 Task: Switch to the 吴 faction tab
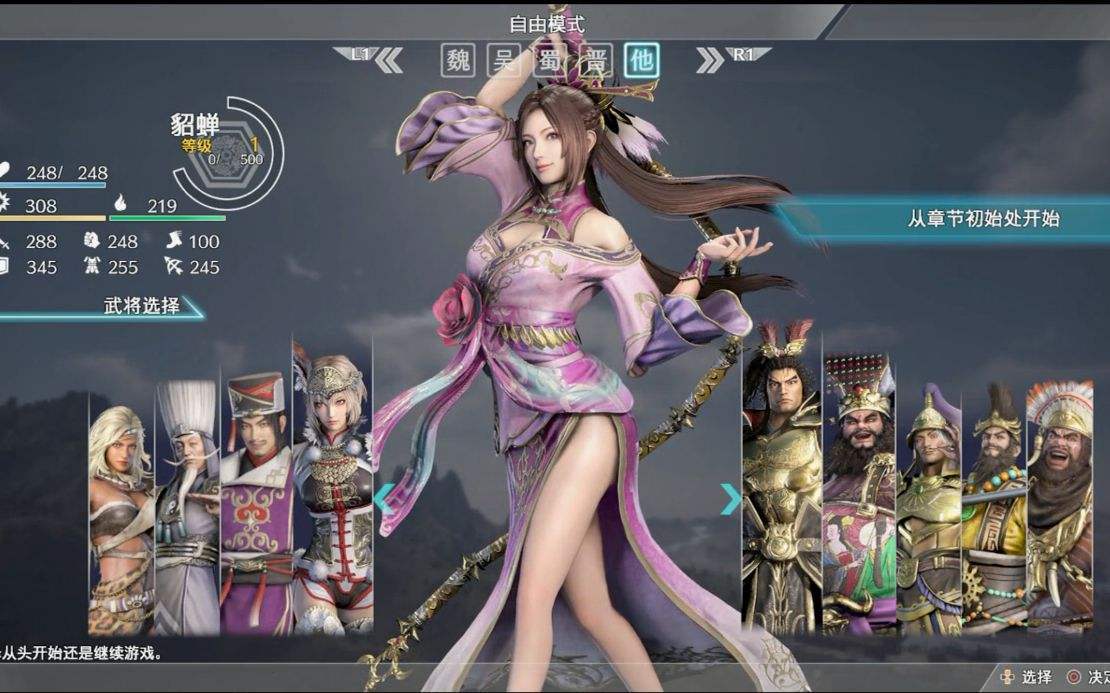pos(503,61)
